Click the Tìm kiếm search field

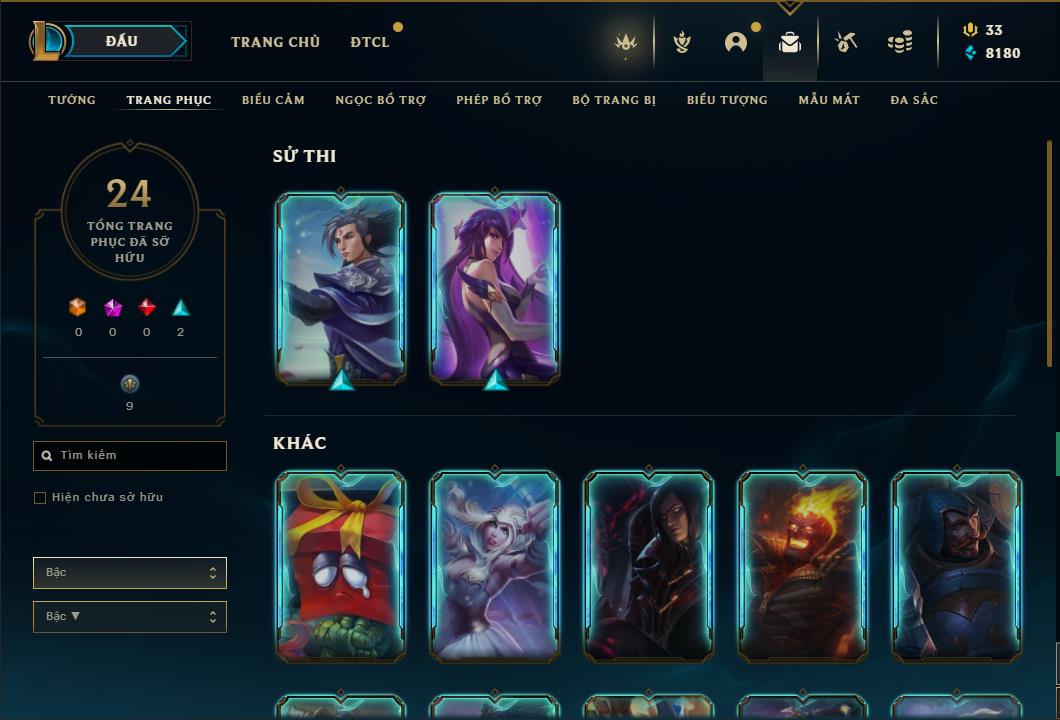pos(130,456)
